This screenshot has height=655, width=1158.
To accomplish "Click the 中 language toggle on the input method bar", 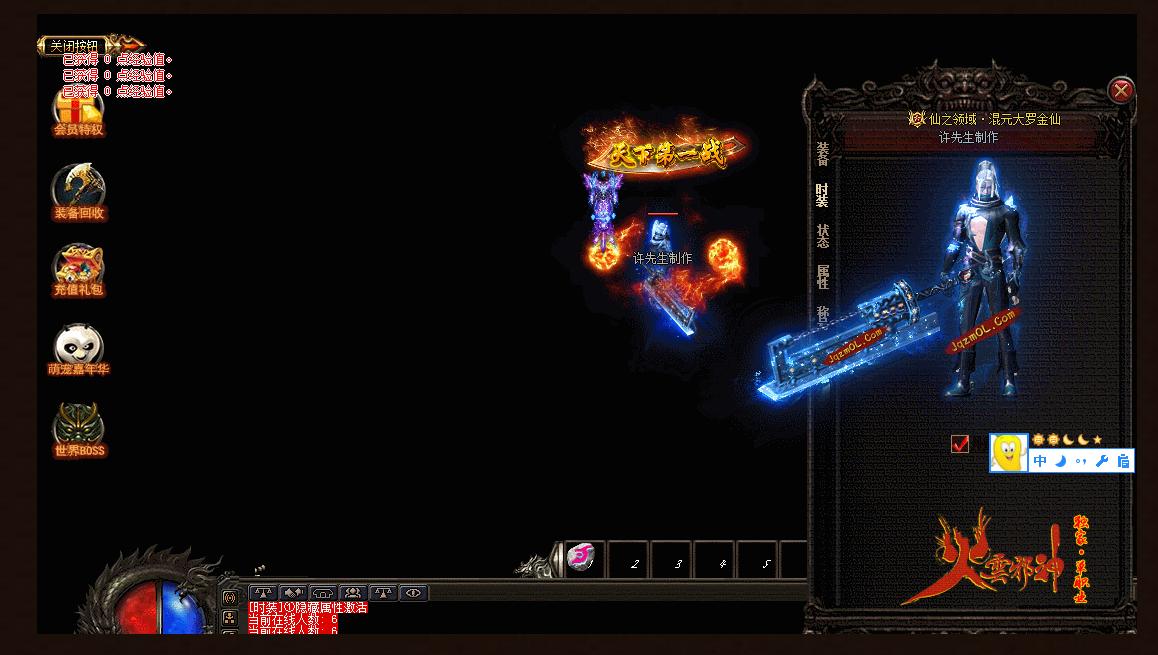I will 1040,461.
